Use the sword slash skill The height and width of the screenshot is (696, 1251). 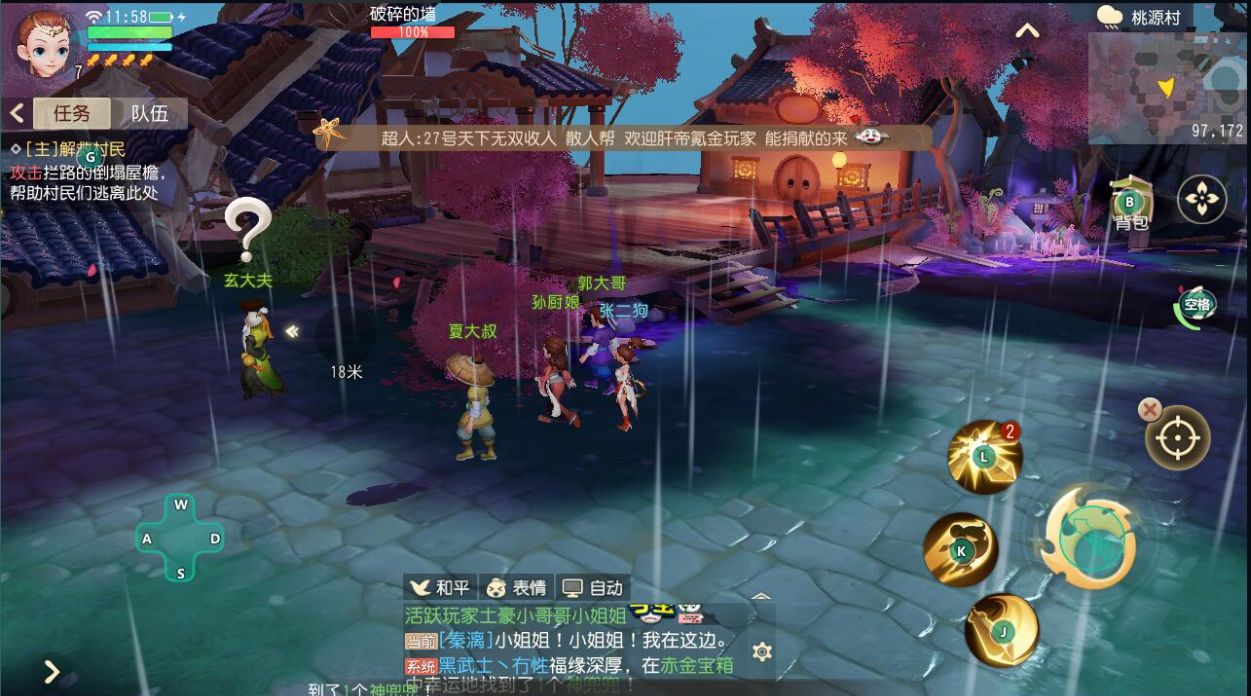click(1001, 630)
